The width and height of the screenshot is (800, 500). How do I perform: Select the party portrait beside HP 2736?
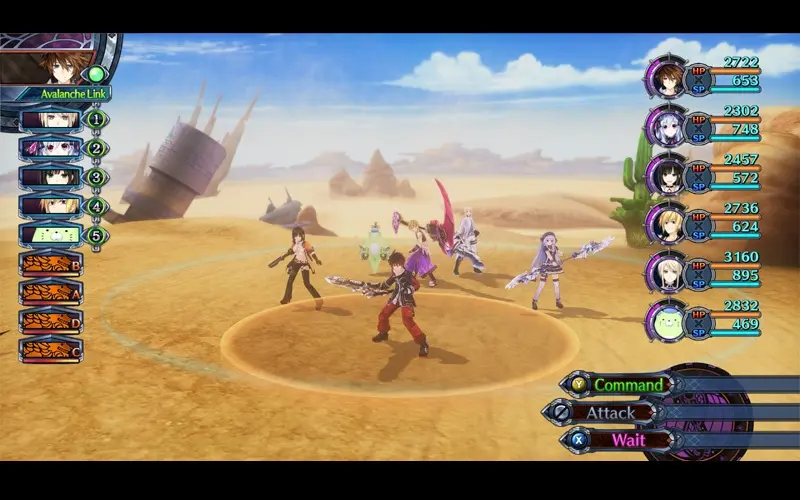(664, 223)
